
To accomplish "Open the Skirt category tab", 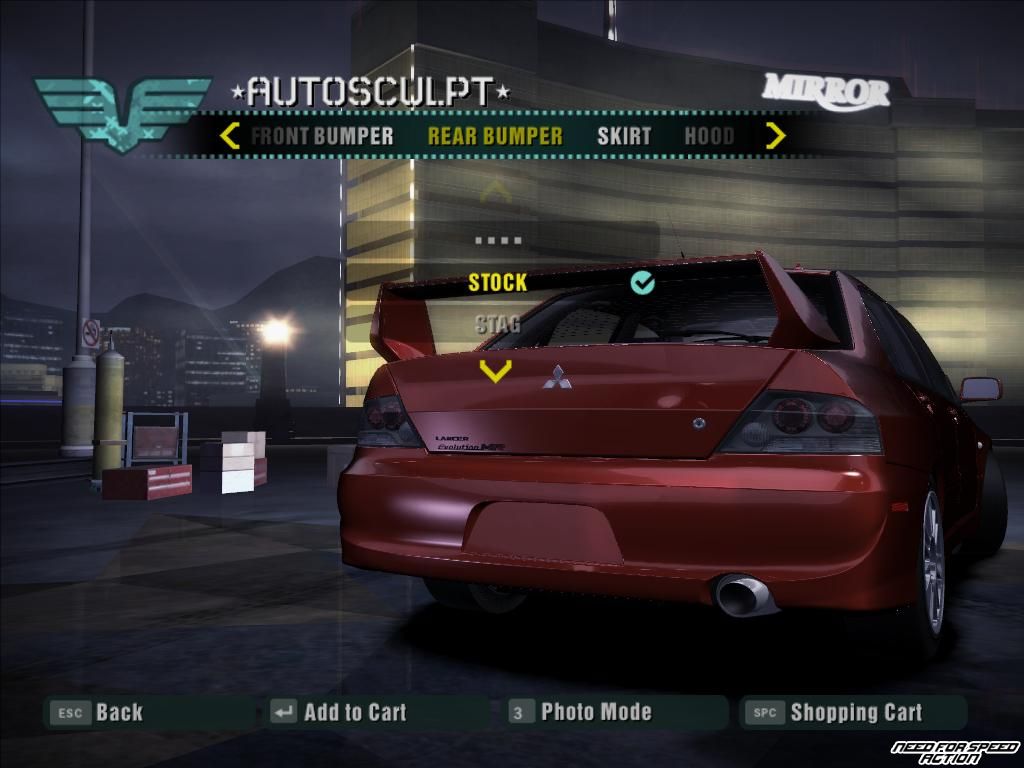I will (624, 137).
